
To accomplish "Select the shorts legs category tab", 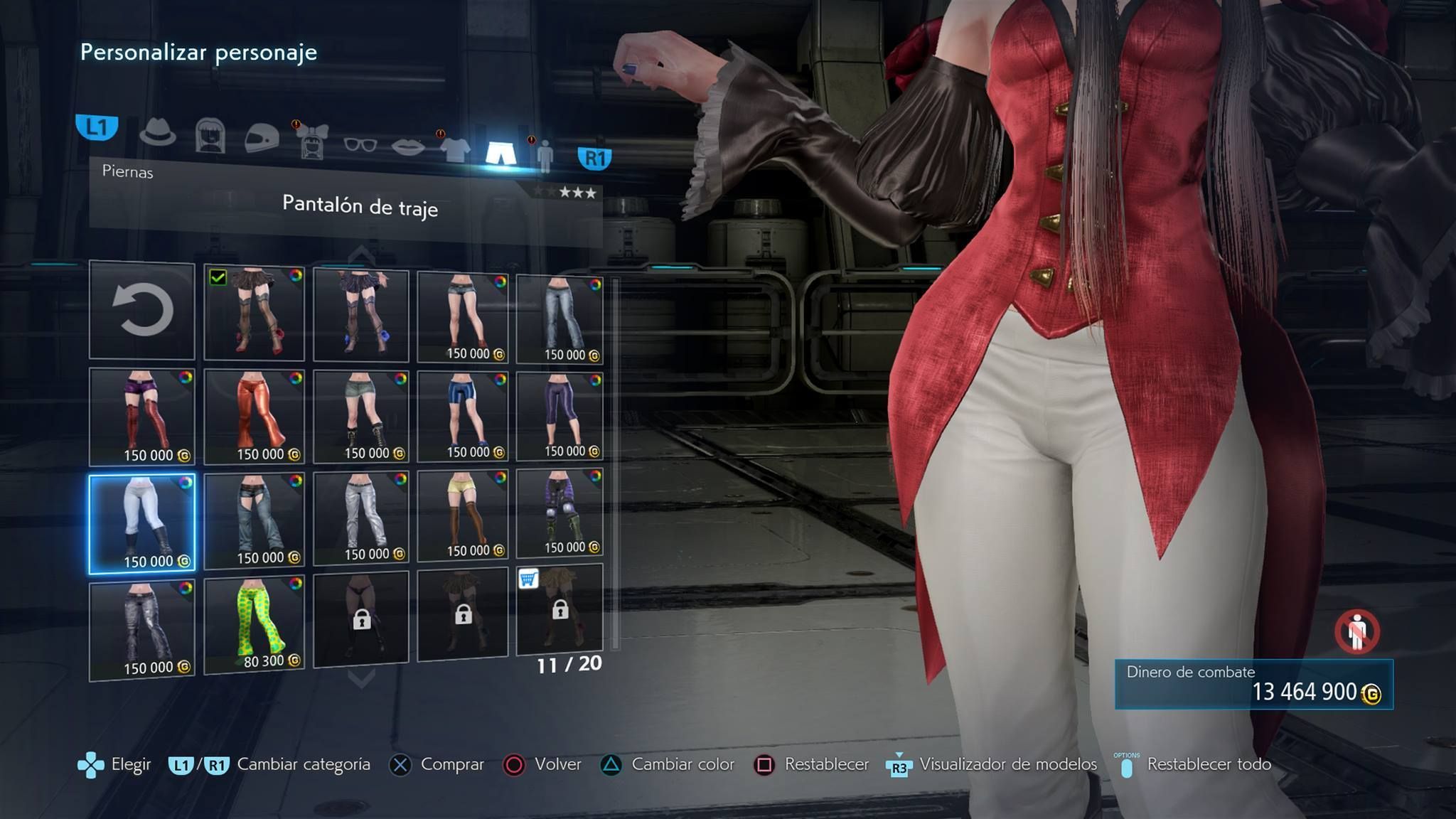I will tap(500, 152).
